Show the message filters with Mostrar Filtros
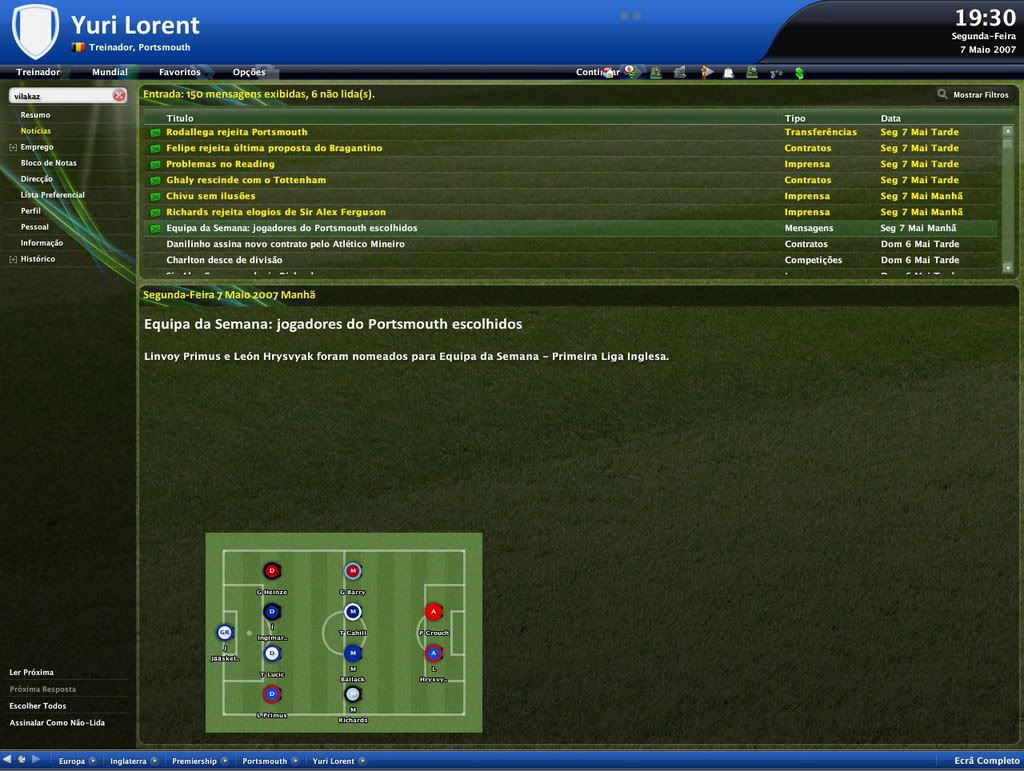This screenshot has height=771, width=1024. pos(973,95)
